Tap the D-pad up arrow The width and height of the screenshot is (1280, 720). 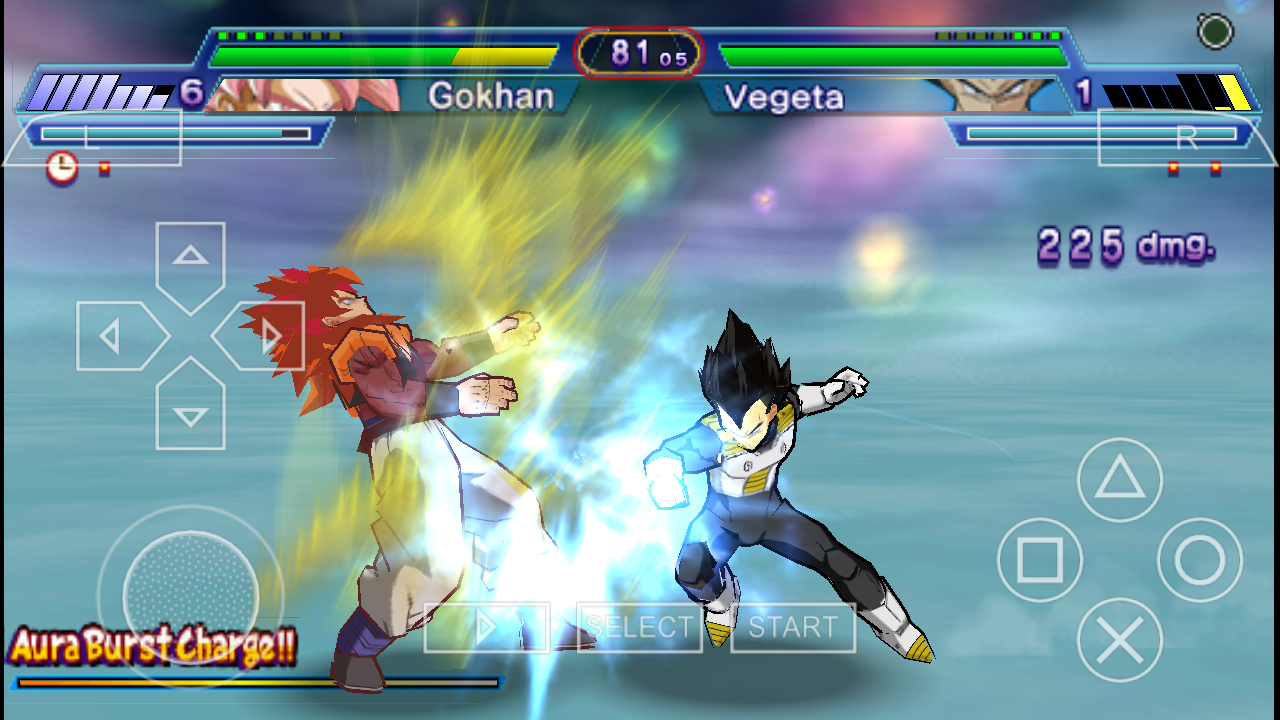pos(190,262)
